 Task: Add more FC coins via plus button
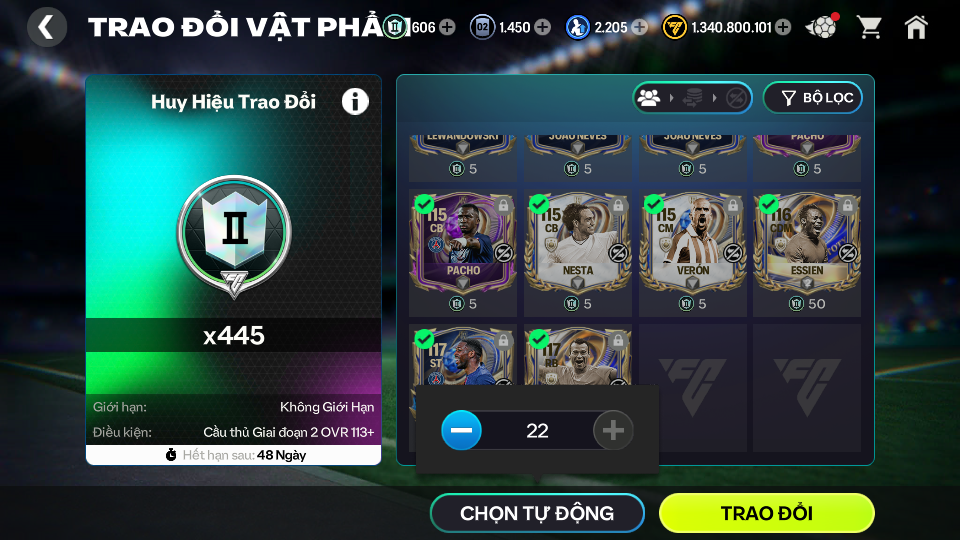[783, 27]
